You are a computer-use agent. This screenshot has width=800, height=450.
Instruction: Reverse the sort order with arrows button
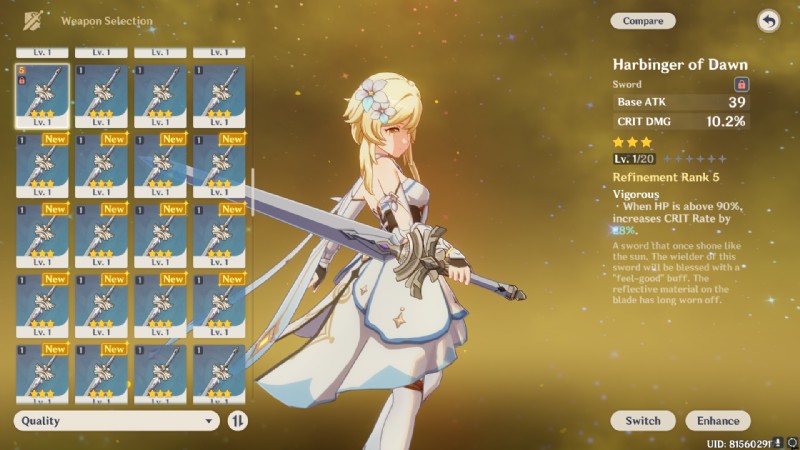[x=238, y=421]
